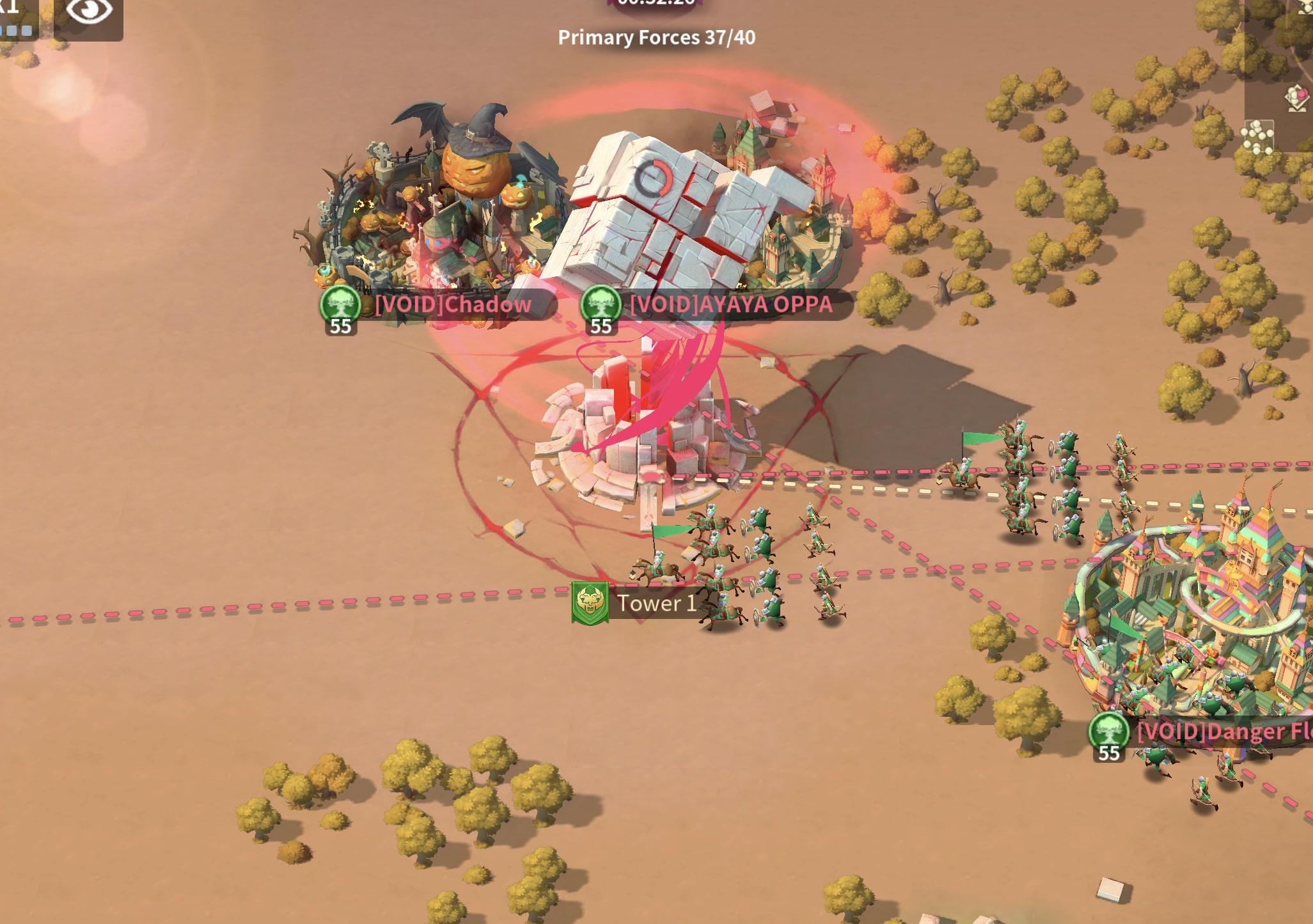The height and width of the screenshot is (924, 1313).
Task: Select the [VOID]Chadow city nameplate
Action: tap(453, 304)
